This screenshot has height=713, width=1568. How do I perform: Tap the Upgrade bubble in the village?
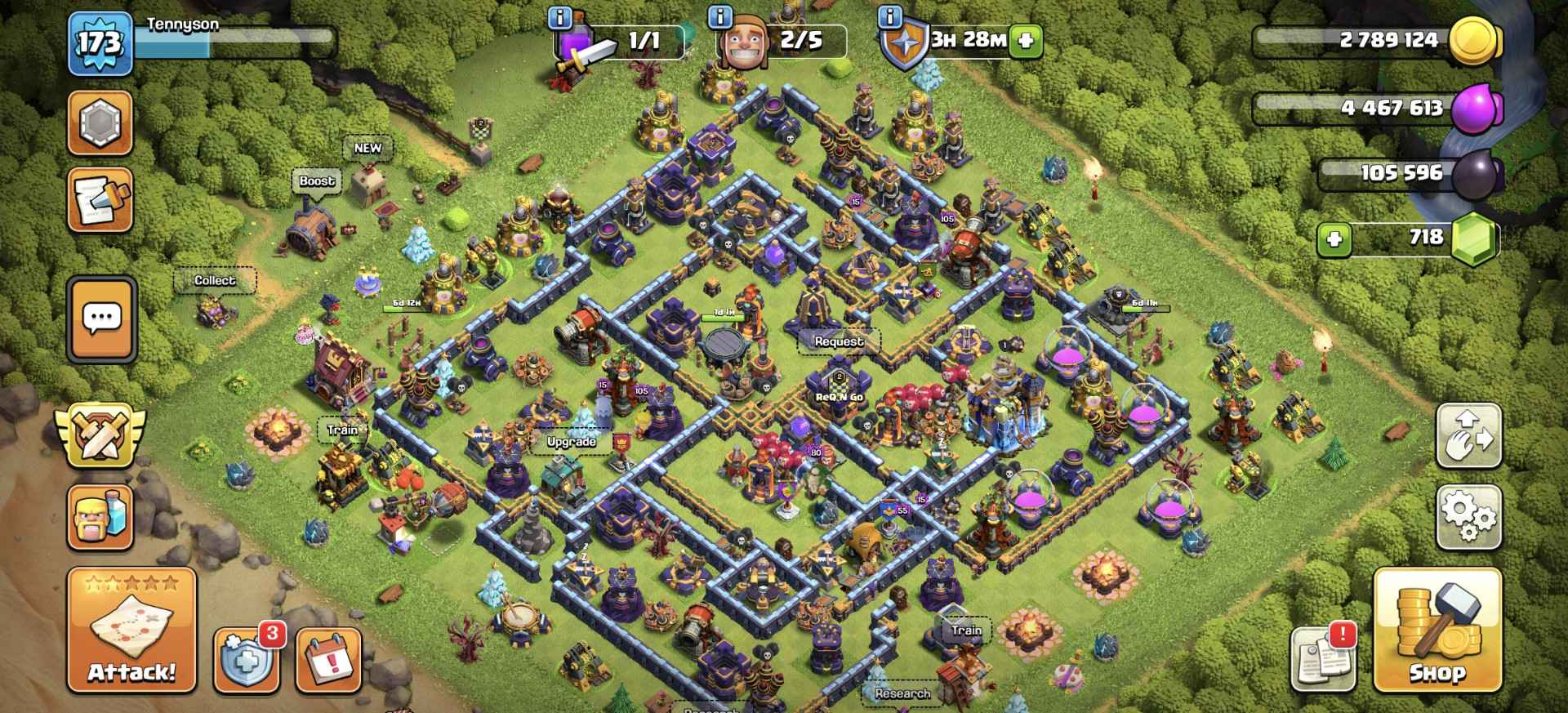pyautogui.click(x=571, y=442)
